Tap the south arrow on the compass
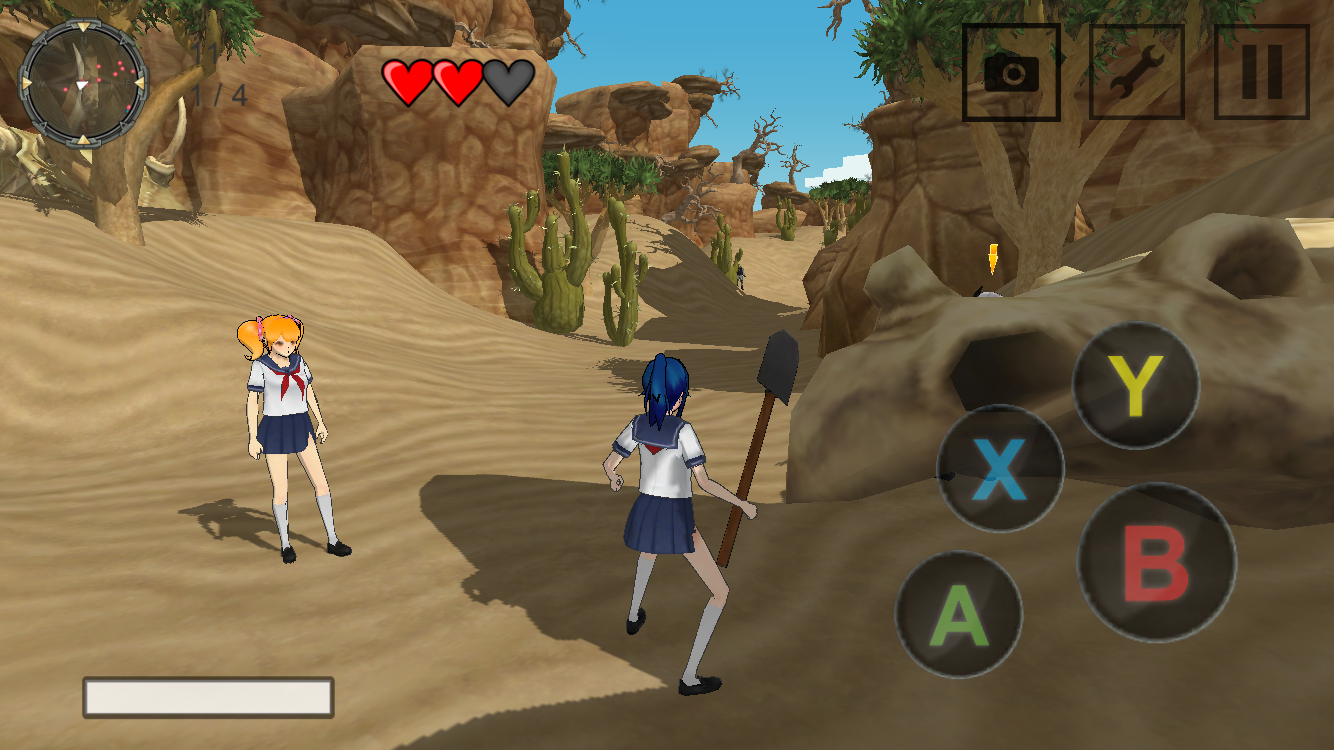Screen dimensions: 1334x750 (x=83, y=139)
